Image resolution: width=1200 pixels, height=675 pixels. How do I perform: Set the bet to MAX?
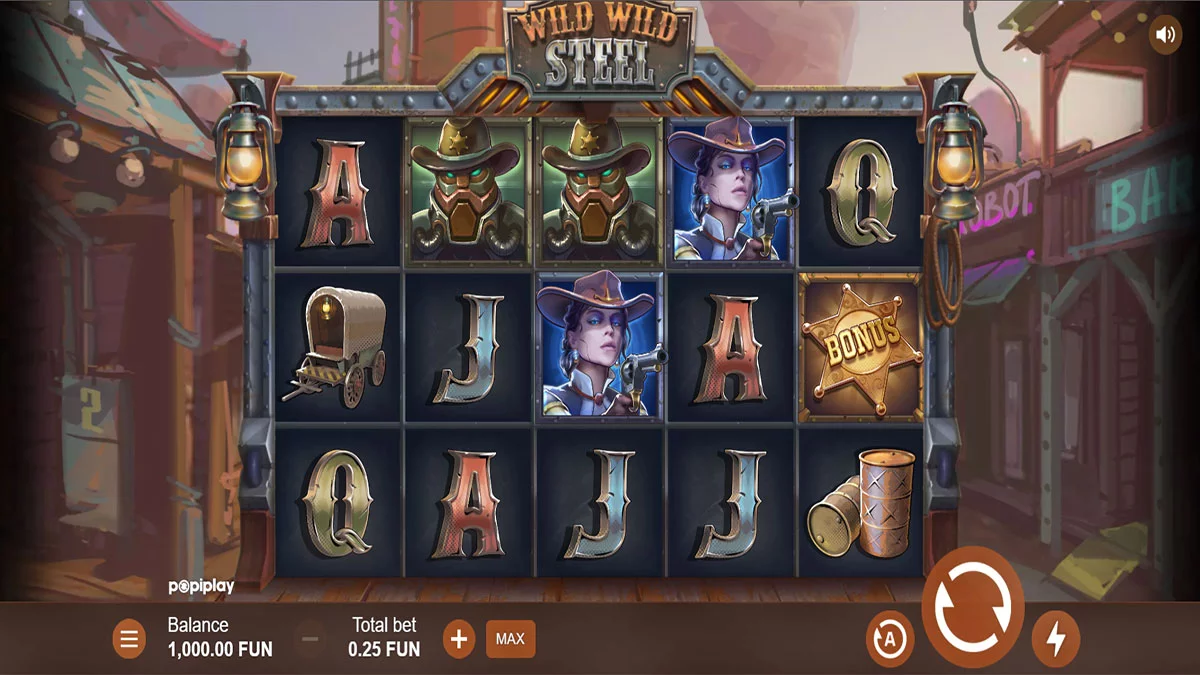click(x=510, y=639)
